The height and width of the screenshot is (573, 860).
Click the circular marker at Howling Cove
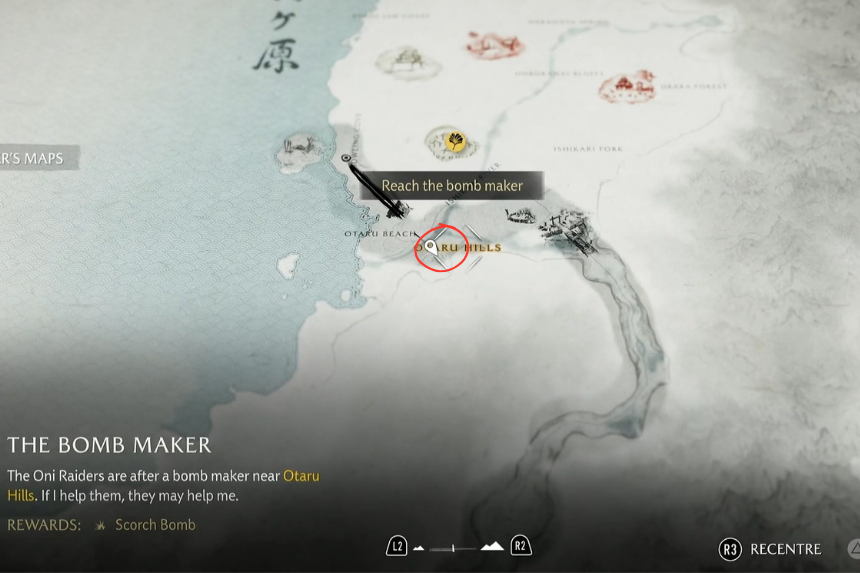[347, 158]
